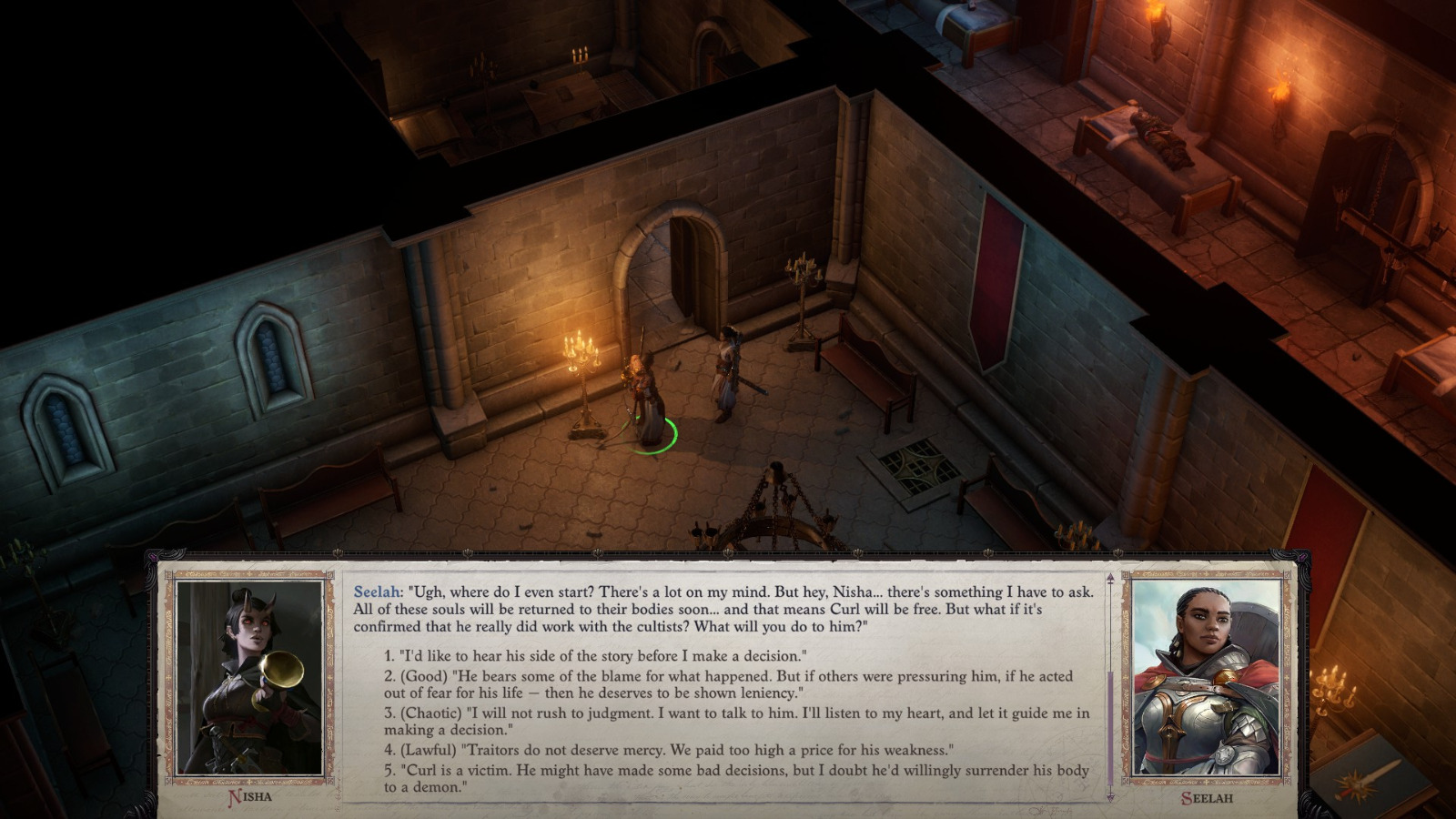Click the scroll-up arrow beside the dialogue text
1456x819 pixels.
click(1109, 576)
